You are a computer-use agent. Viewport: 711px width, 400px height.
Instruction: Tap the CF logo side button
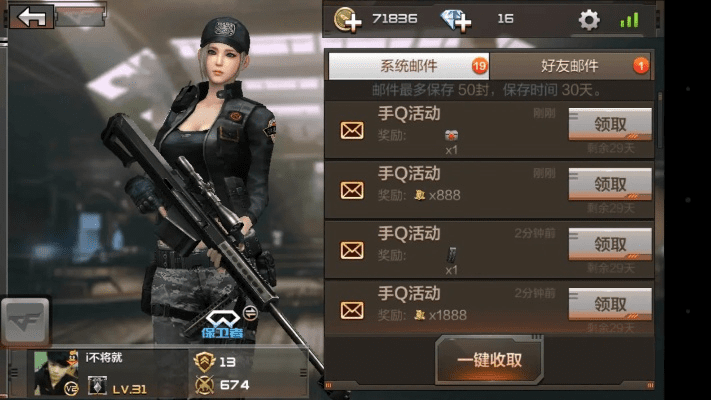[22, 322]
